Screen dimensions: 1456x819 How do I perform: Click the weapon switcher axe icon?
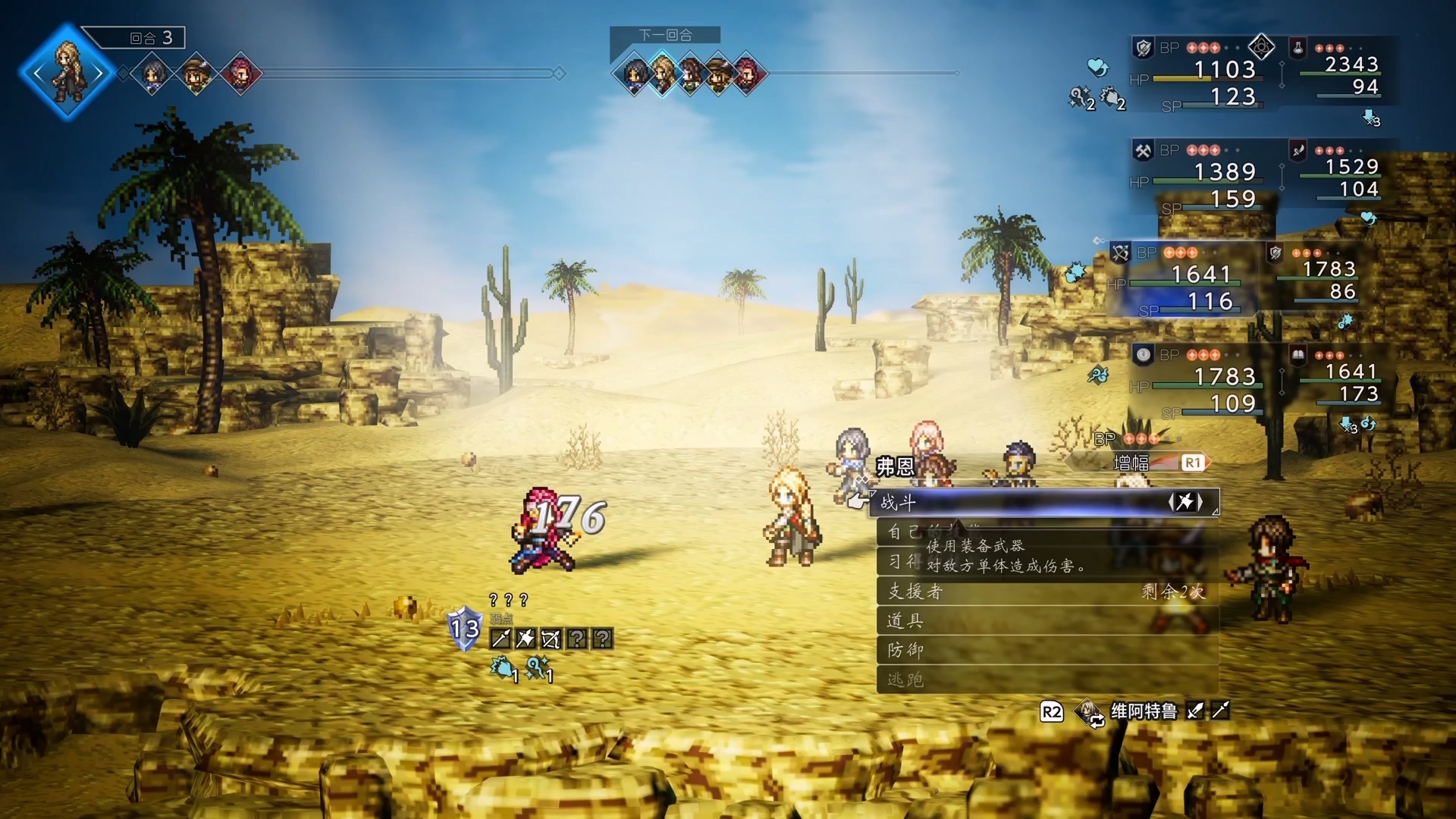(1185, 502)
